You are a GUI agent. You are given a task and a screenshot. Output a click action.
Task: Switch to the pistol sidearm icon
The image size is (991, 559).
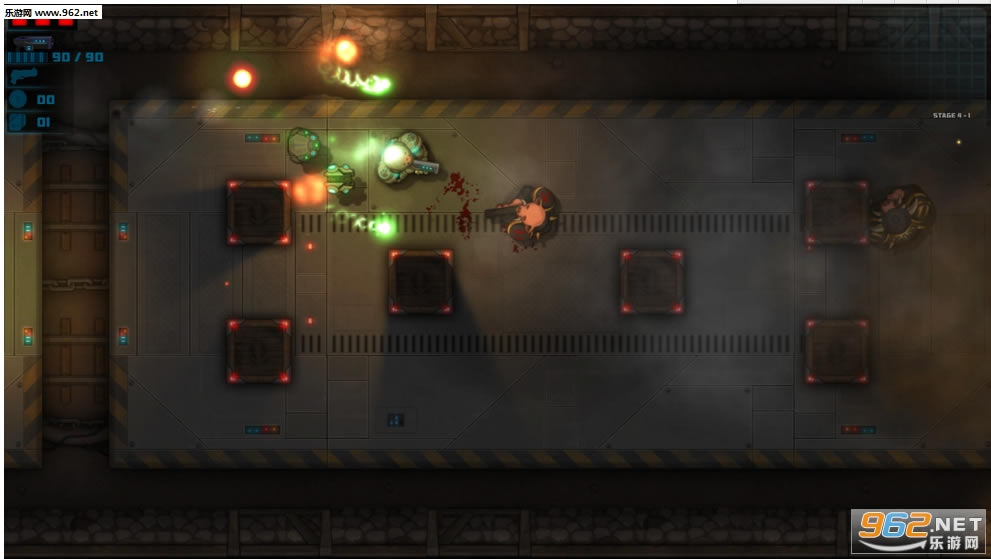click(x=22, y=76)
